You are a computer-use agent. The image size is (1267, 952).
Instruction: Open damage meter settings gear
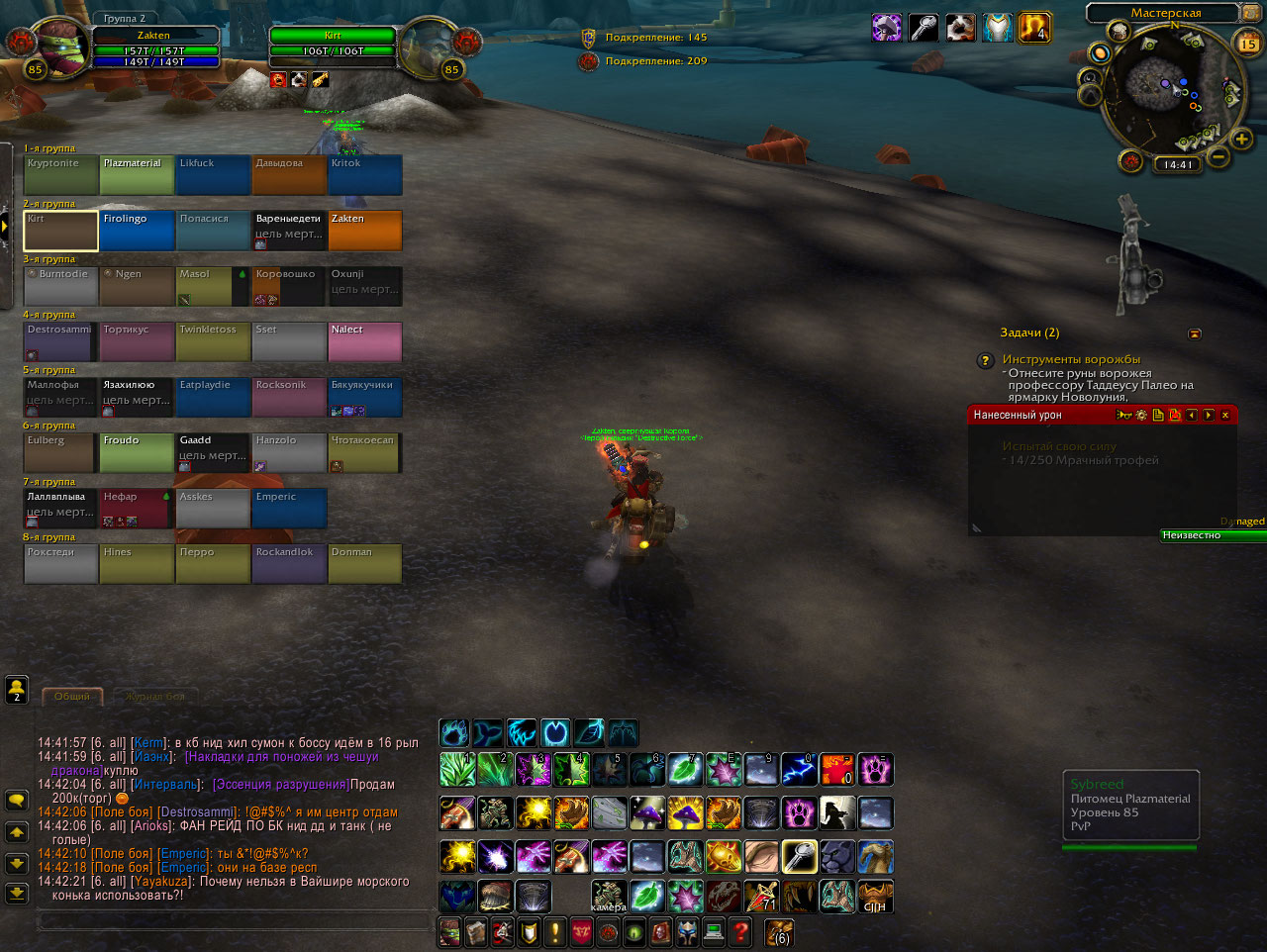click(1141, 416)
